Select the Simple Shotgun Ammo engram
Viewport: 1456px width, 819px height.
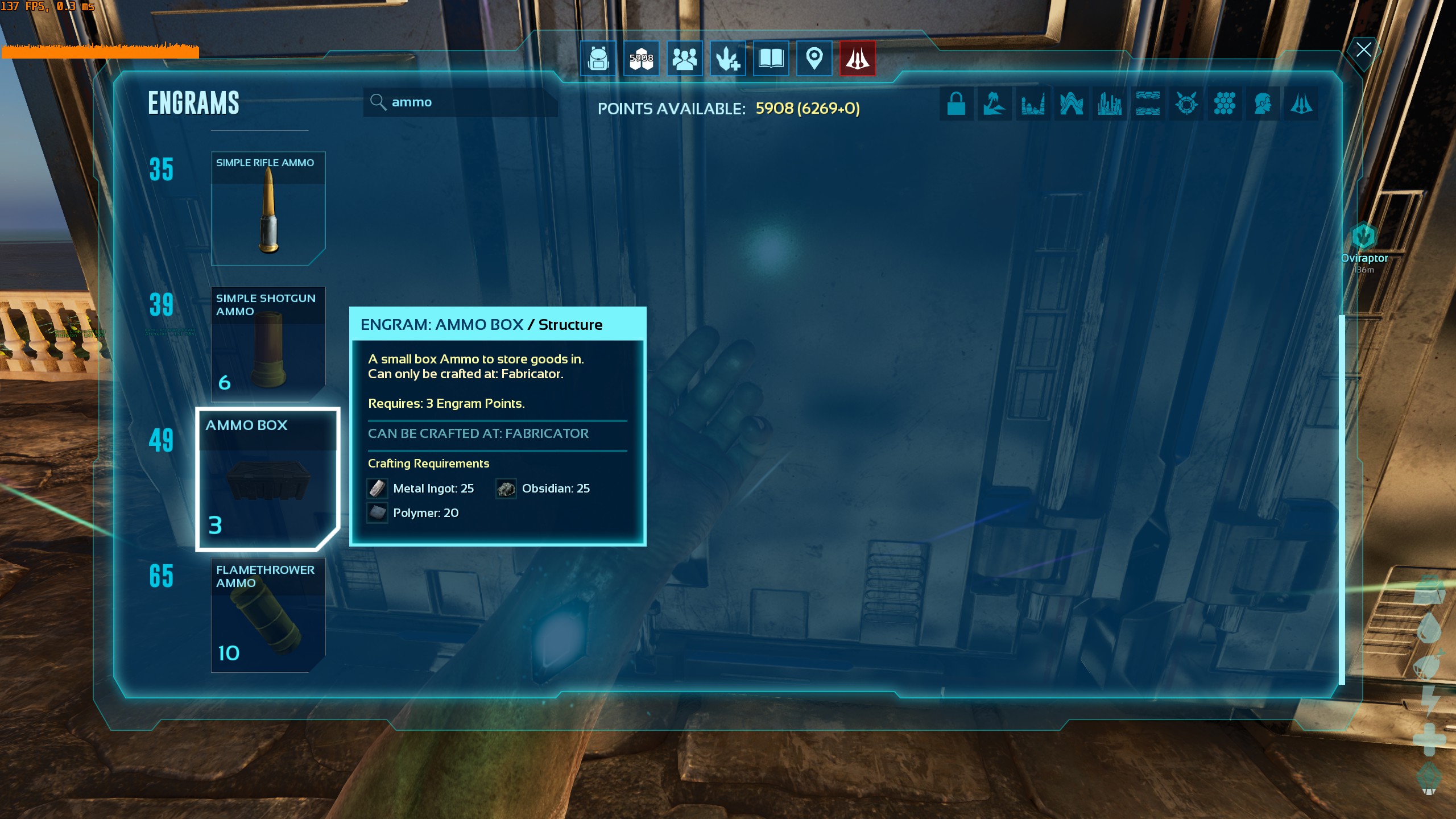click(x=268, y=344)
